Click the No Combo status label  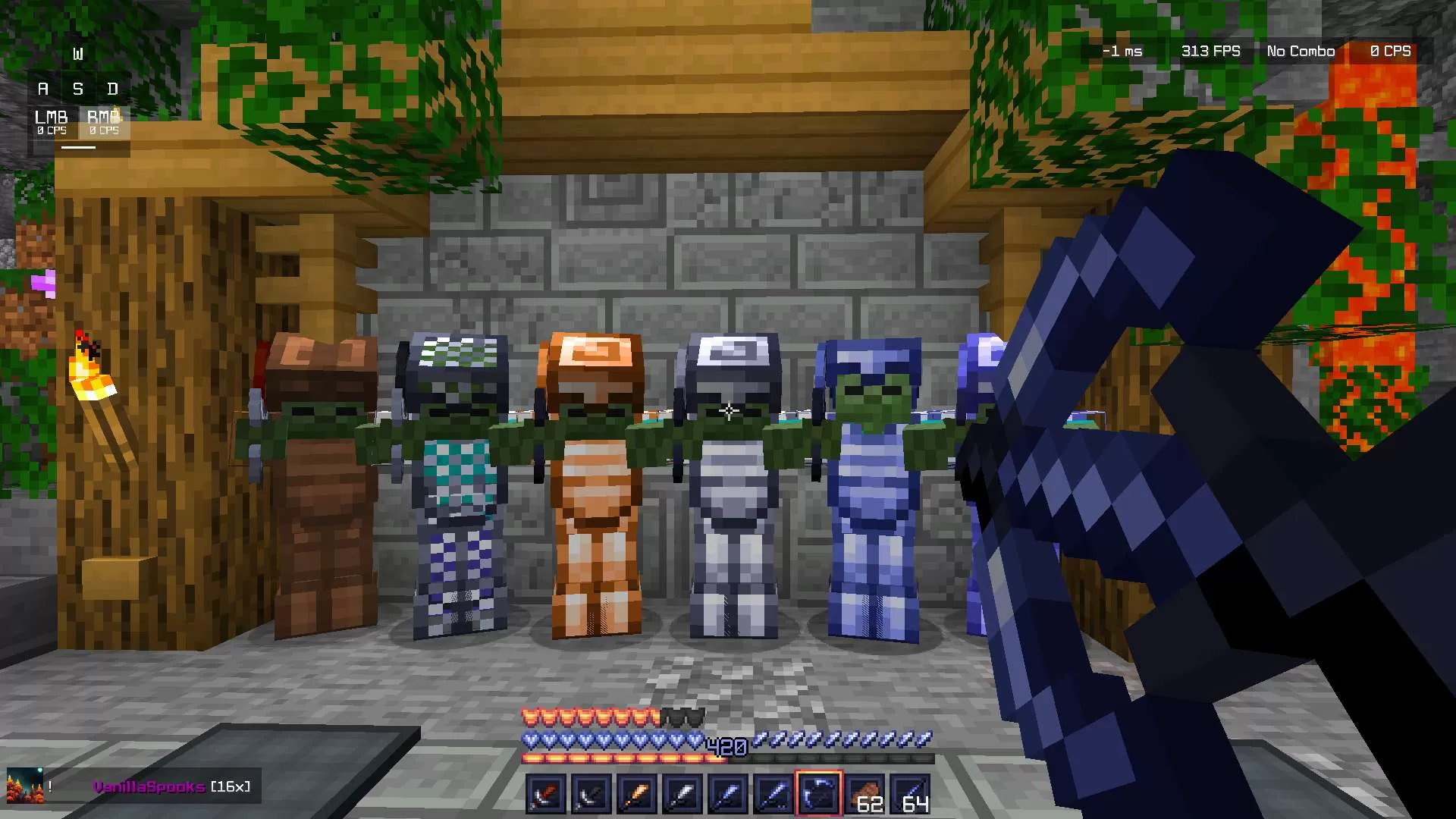point(1300,51)
